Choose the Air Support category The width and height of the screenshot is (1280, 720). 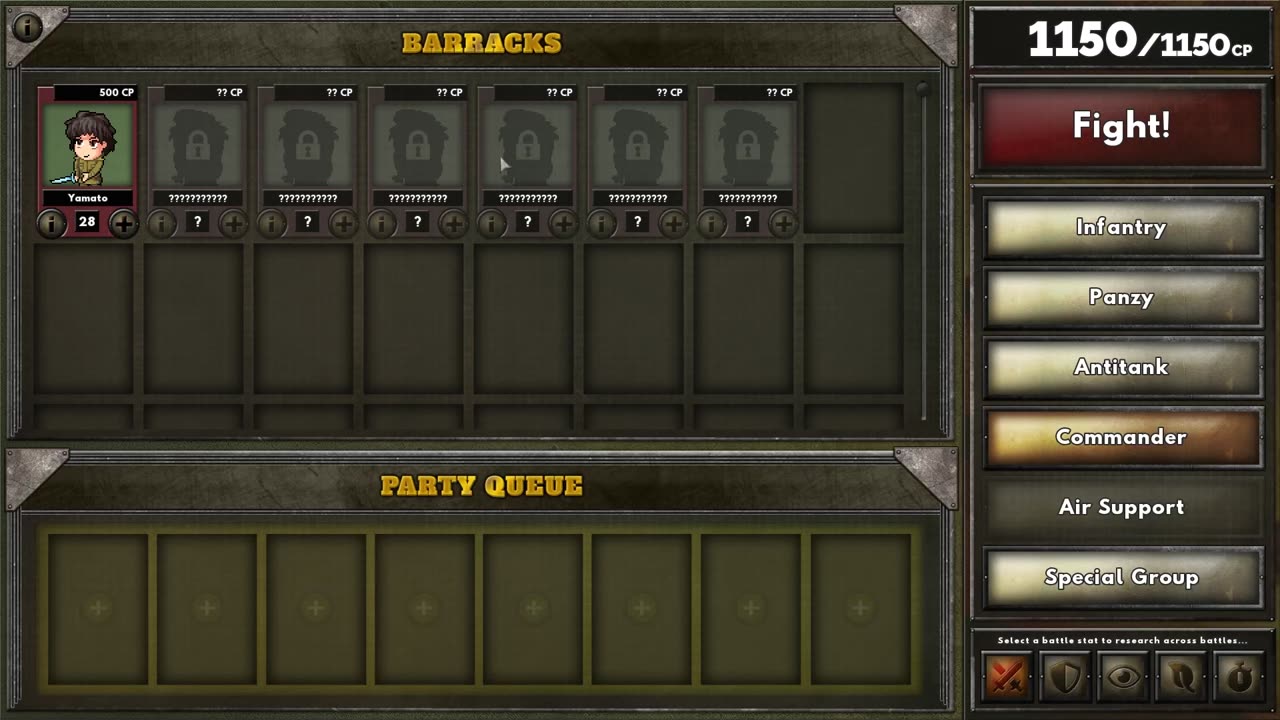point(1121,508)
